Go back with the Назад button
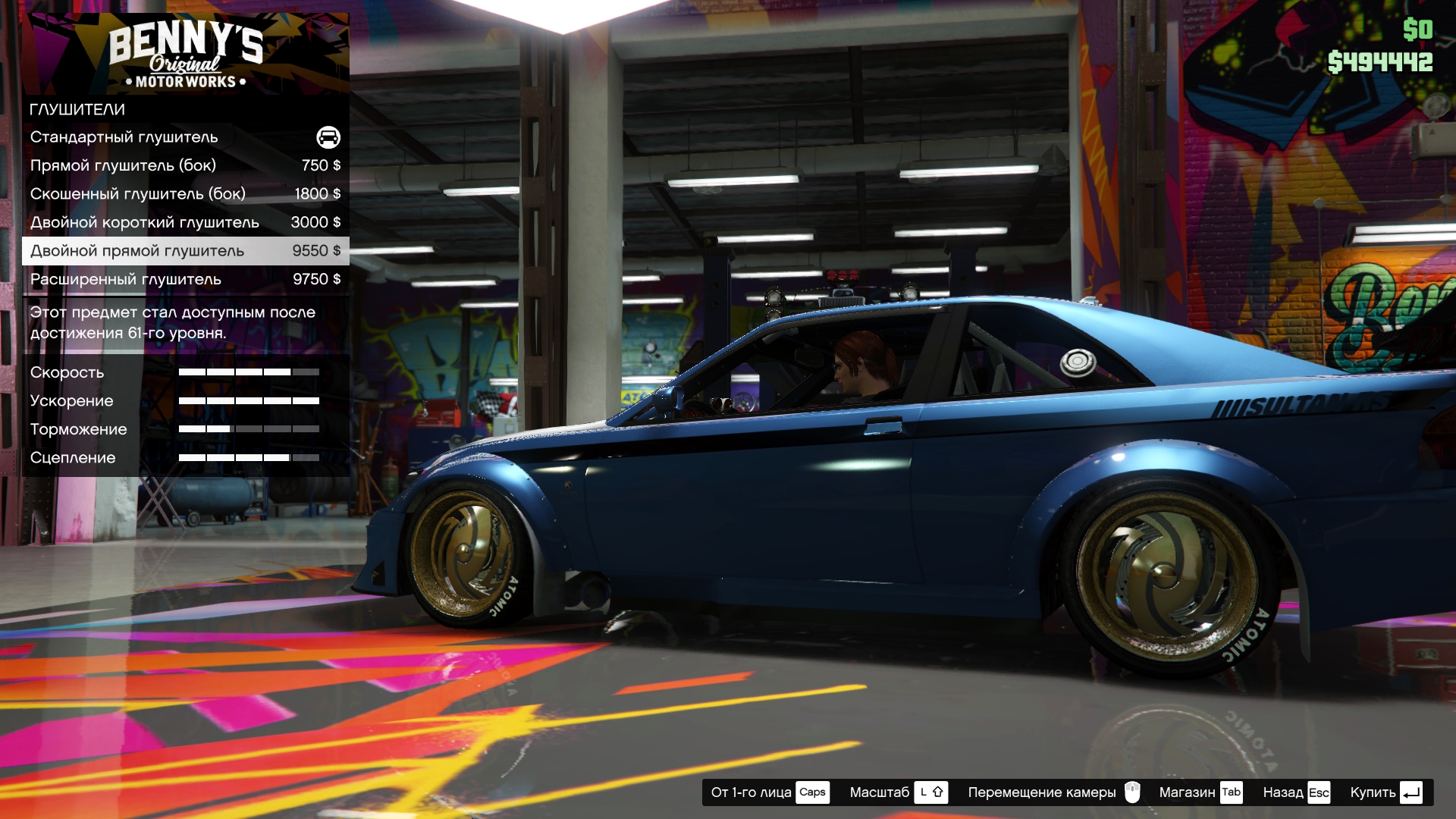This screenshot has width=1456, height=819. pyautogui.click(x=1296, y=792)
